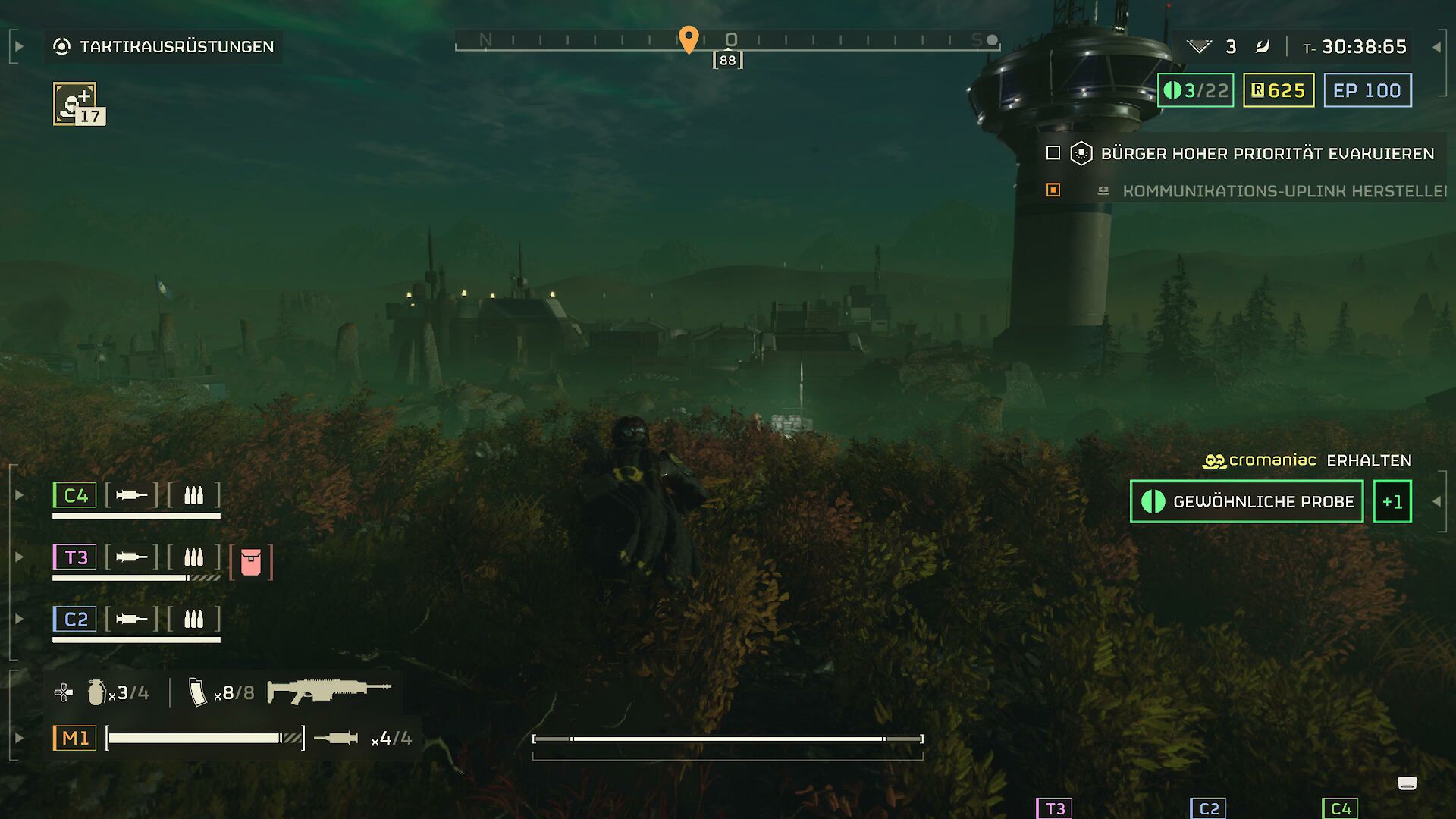Collapse the arrow right of mission timer
The width and height of the screenshot is (1456, 819).
(1436, 47)
